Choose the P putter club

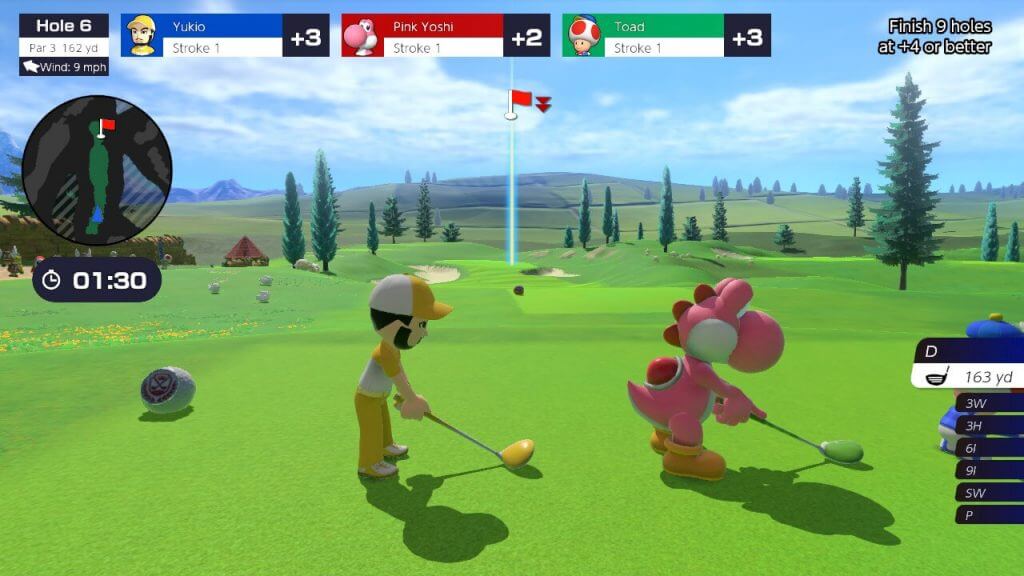tap(988, 515)
